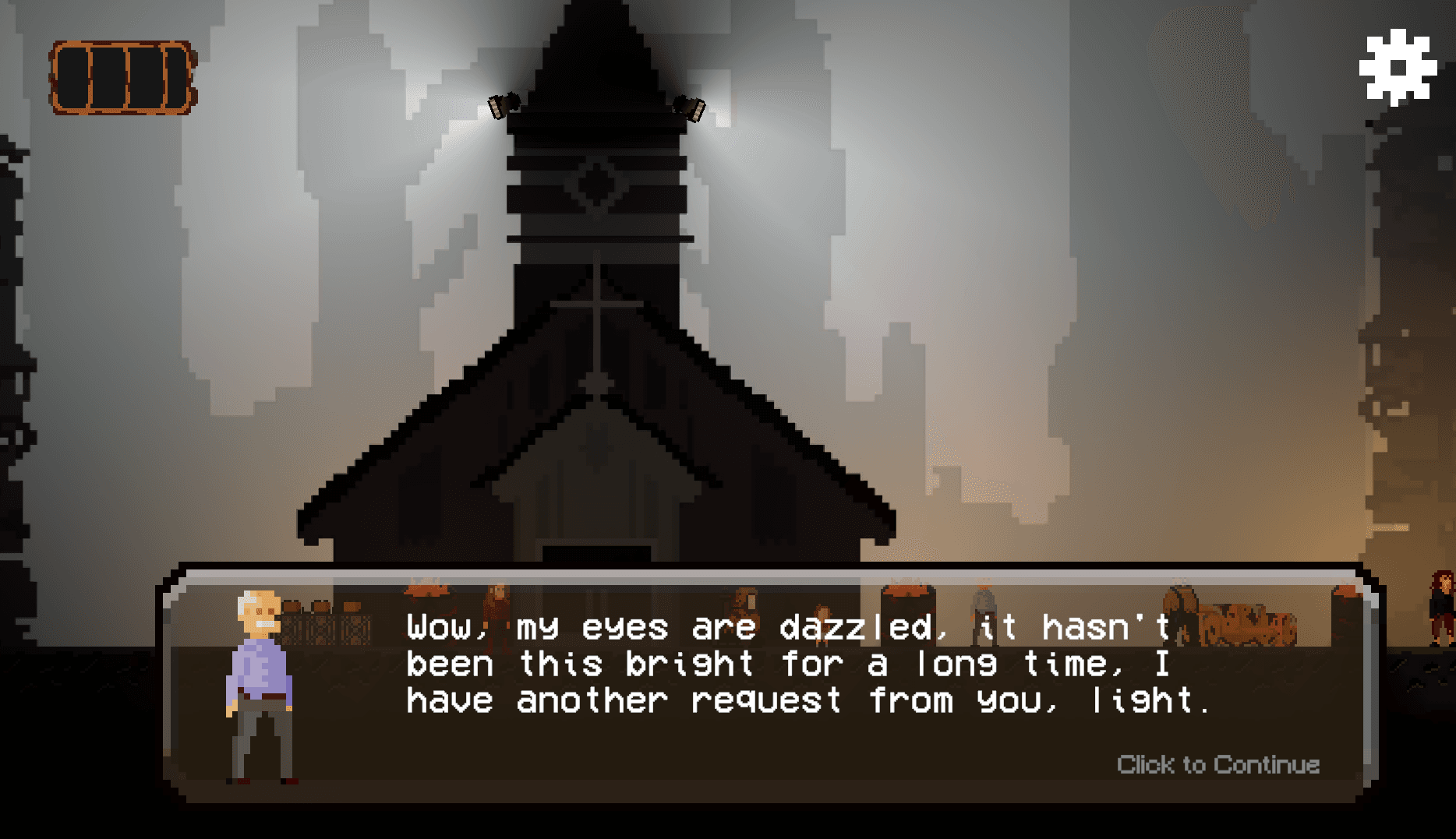The height and width of the screenshot is (839, 1456).
Task: Open the settings menu via the gear
Action: click(x=1398, y=66)
